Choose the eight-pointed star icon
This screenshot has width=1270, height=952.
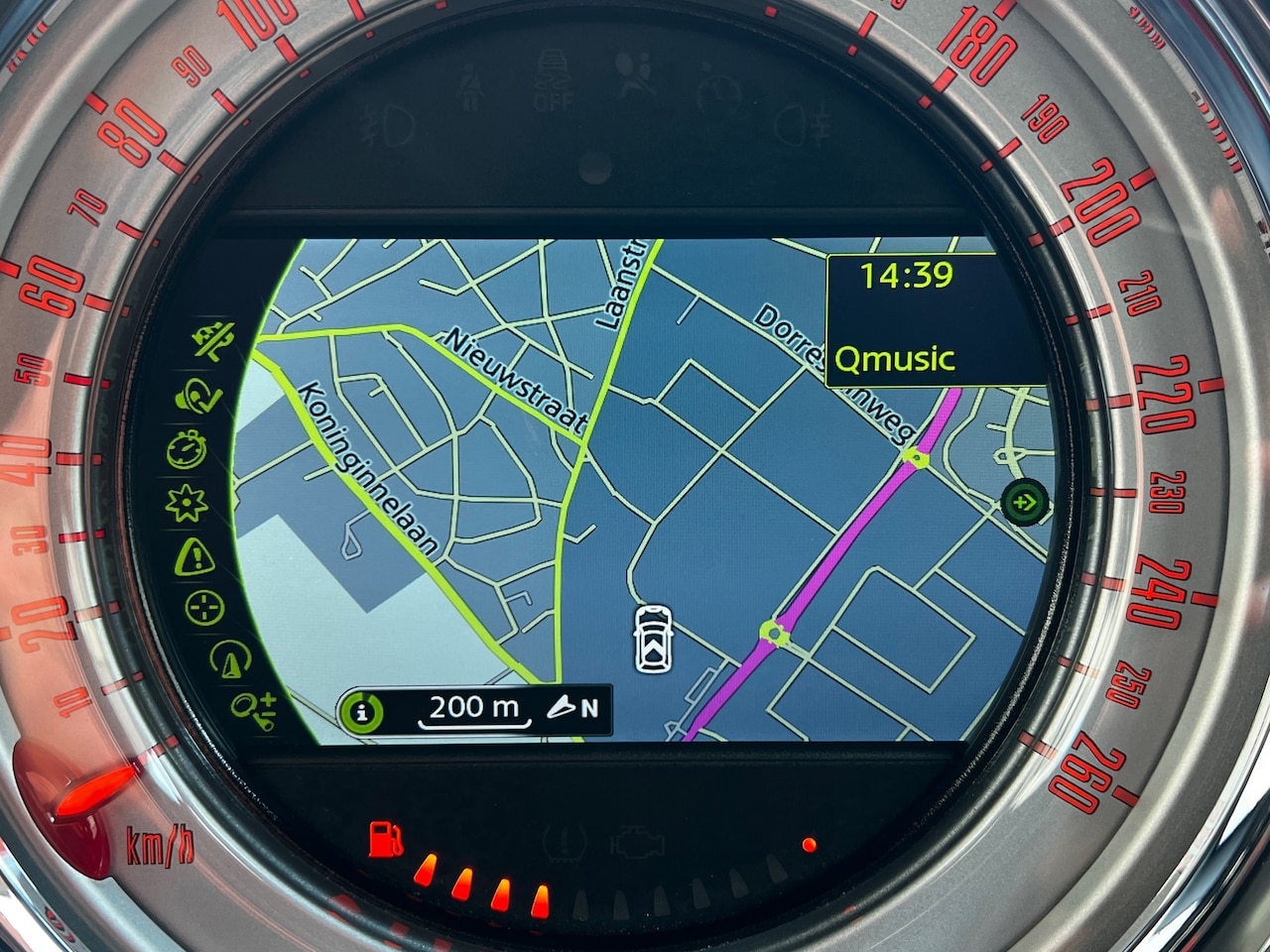[x=185, y=505]
